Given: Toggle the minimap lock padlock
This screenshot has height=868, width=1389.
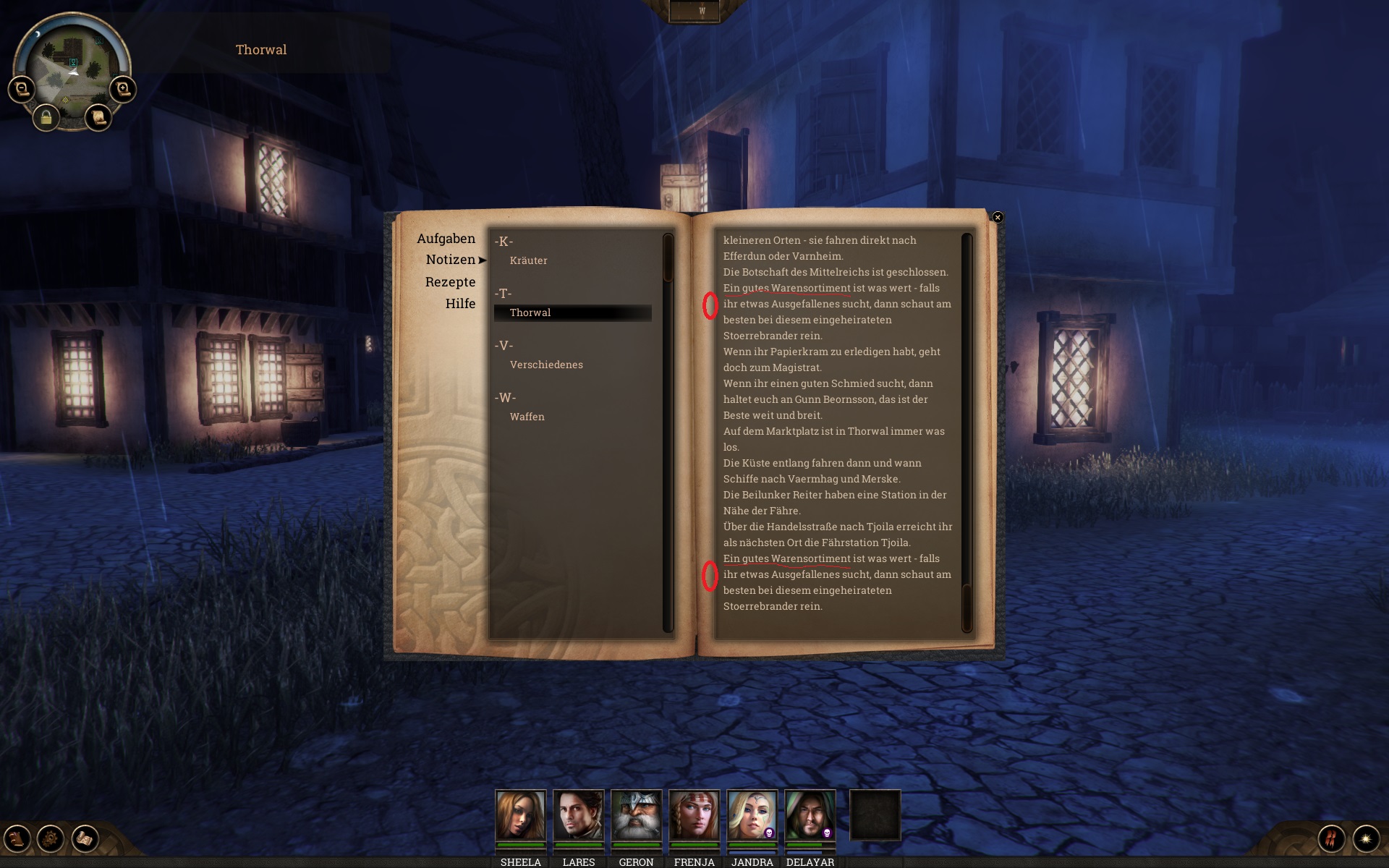Looking at the screenshot, I should pos(46,119).
